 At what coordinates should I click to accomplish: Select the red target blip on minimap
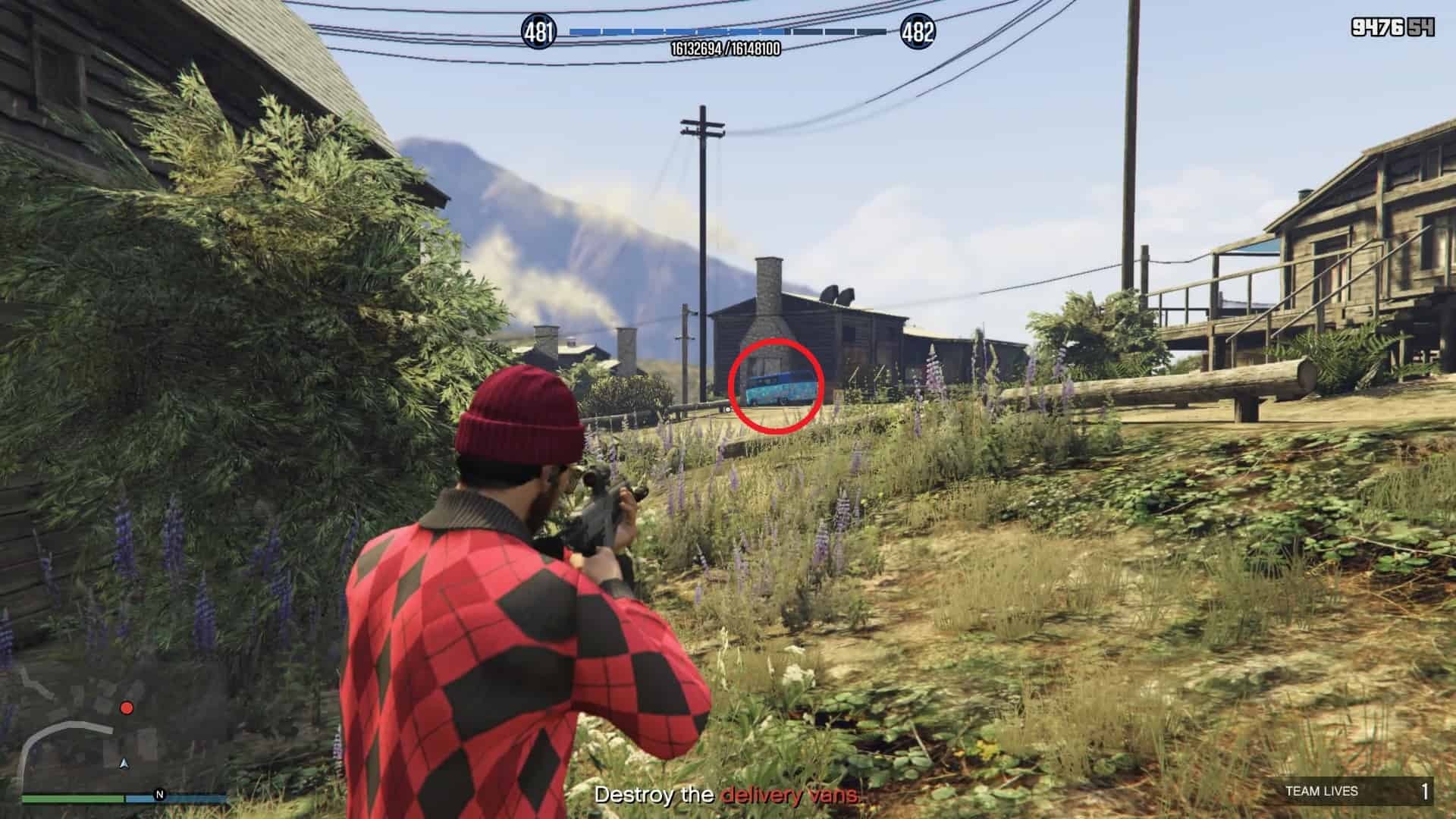click(x=127, y=708)
